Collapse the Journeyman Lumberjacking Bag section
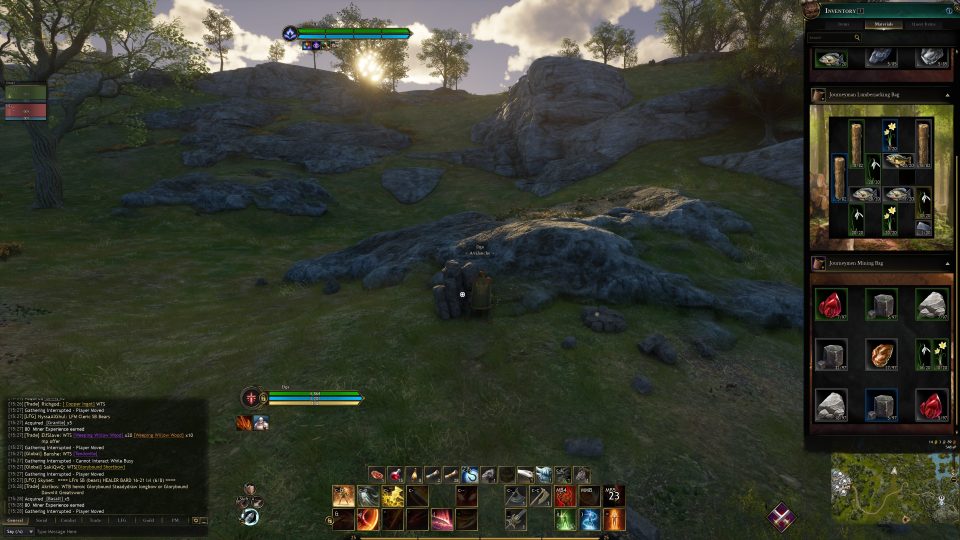The width and height of the screenshot is (960, 540). (x=947, y=95)
